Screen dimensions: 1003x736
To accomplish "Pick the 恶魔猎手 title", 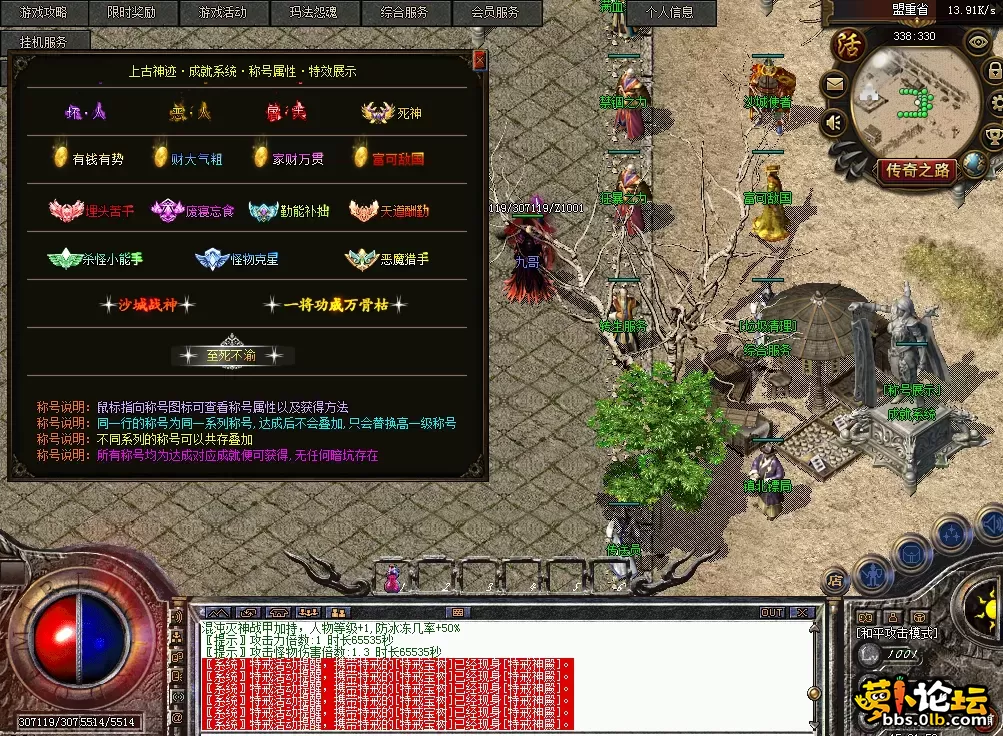I will pyautogui.click(x=388, y=259).
